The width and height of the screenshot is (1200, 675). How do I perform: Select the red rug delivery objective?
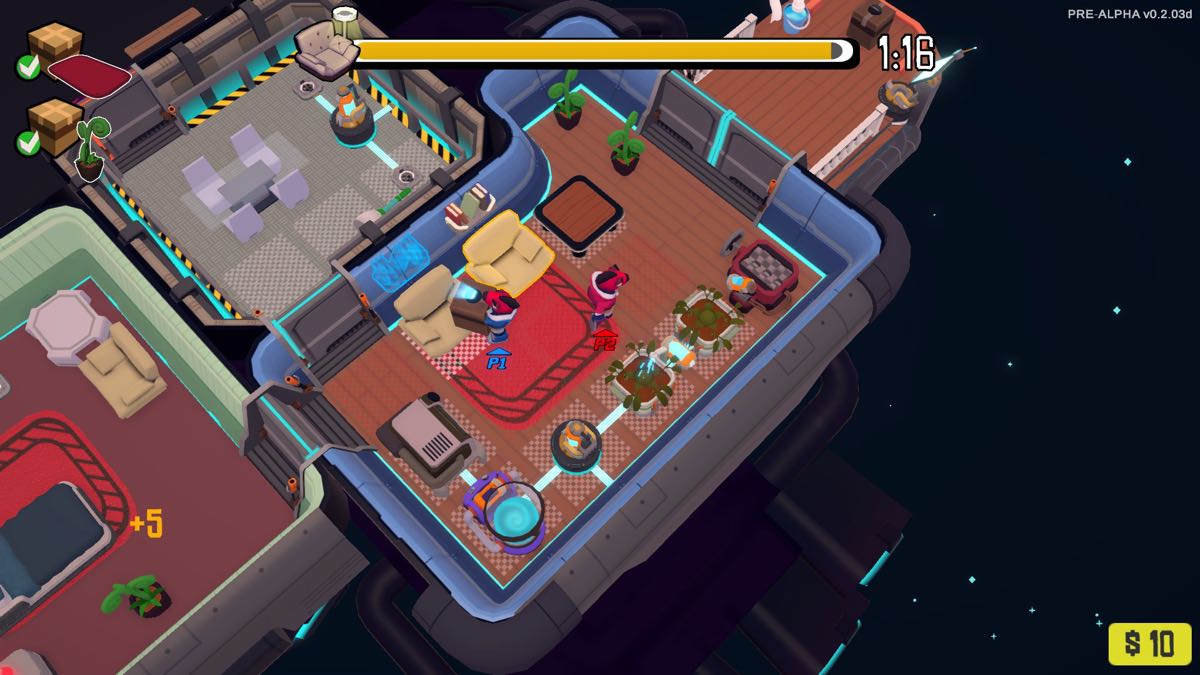[88, 75]
